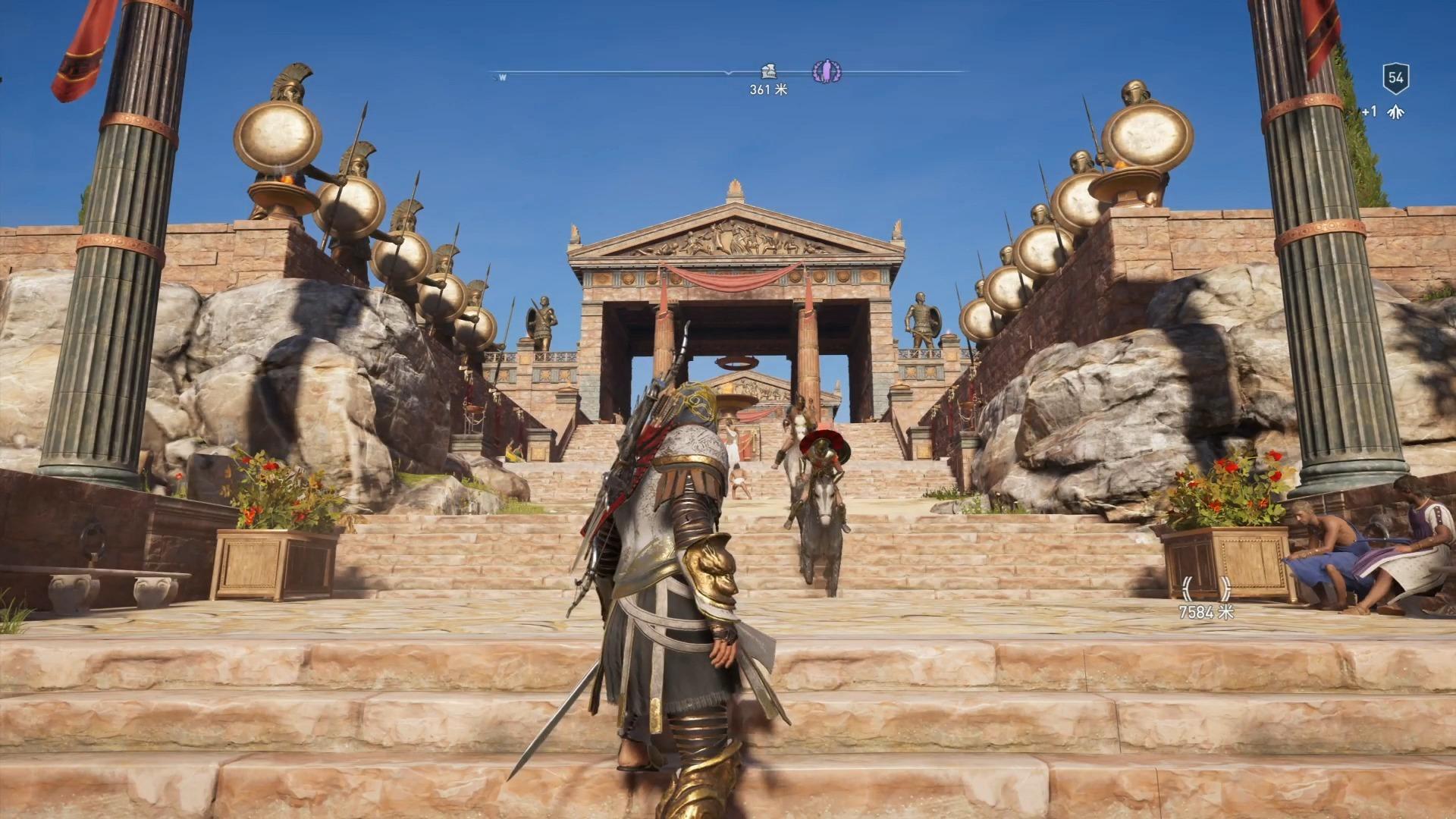1456x819 pixels.
Task: Select the temple location marker on the compass
Action: pyautogui.click(x=768, y=72)
